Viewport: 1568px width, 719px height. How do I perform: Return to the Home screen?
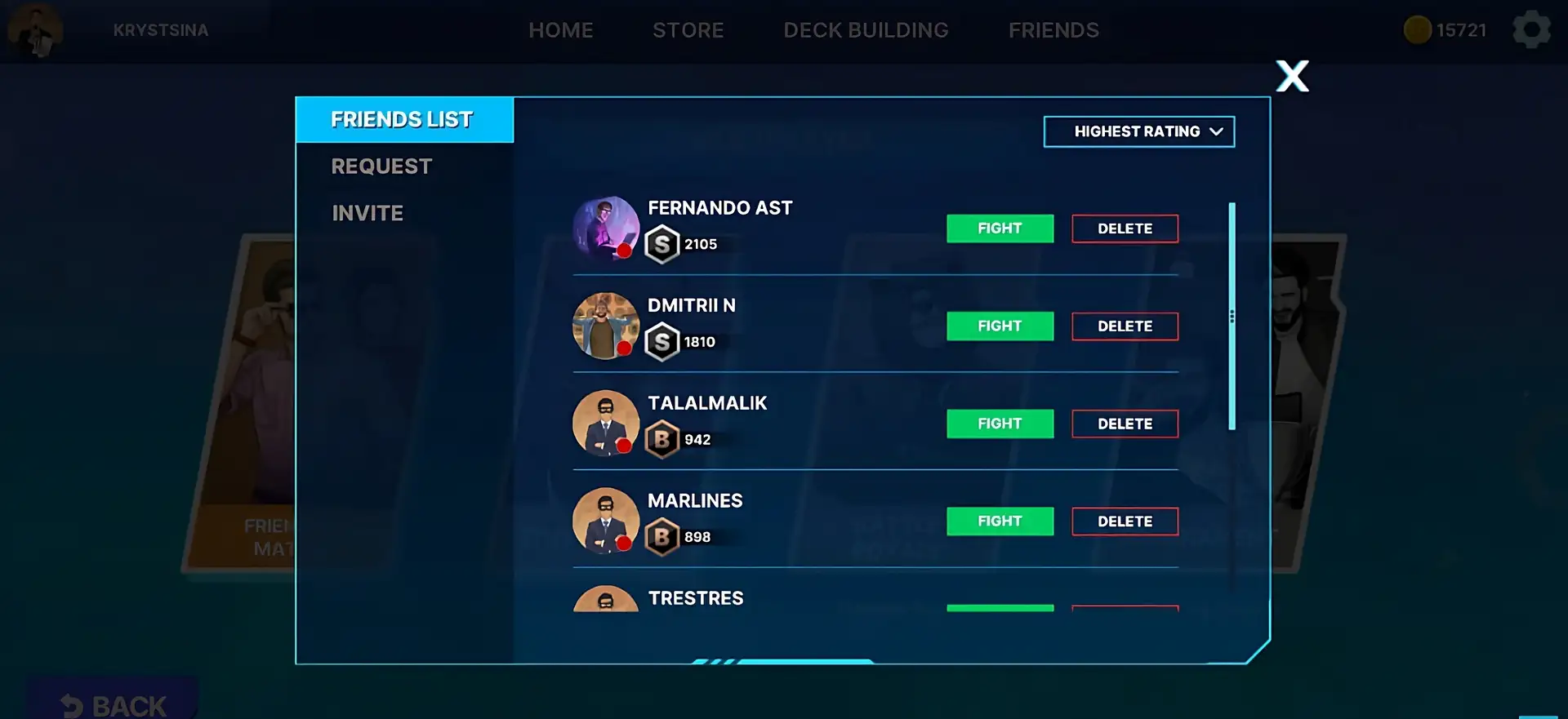tap(560, 30)
